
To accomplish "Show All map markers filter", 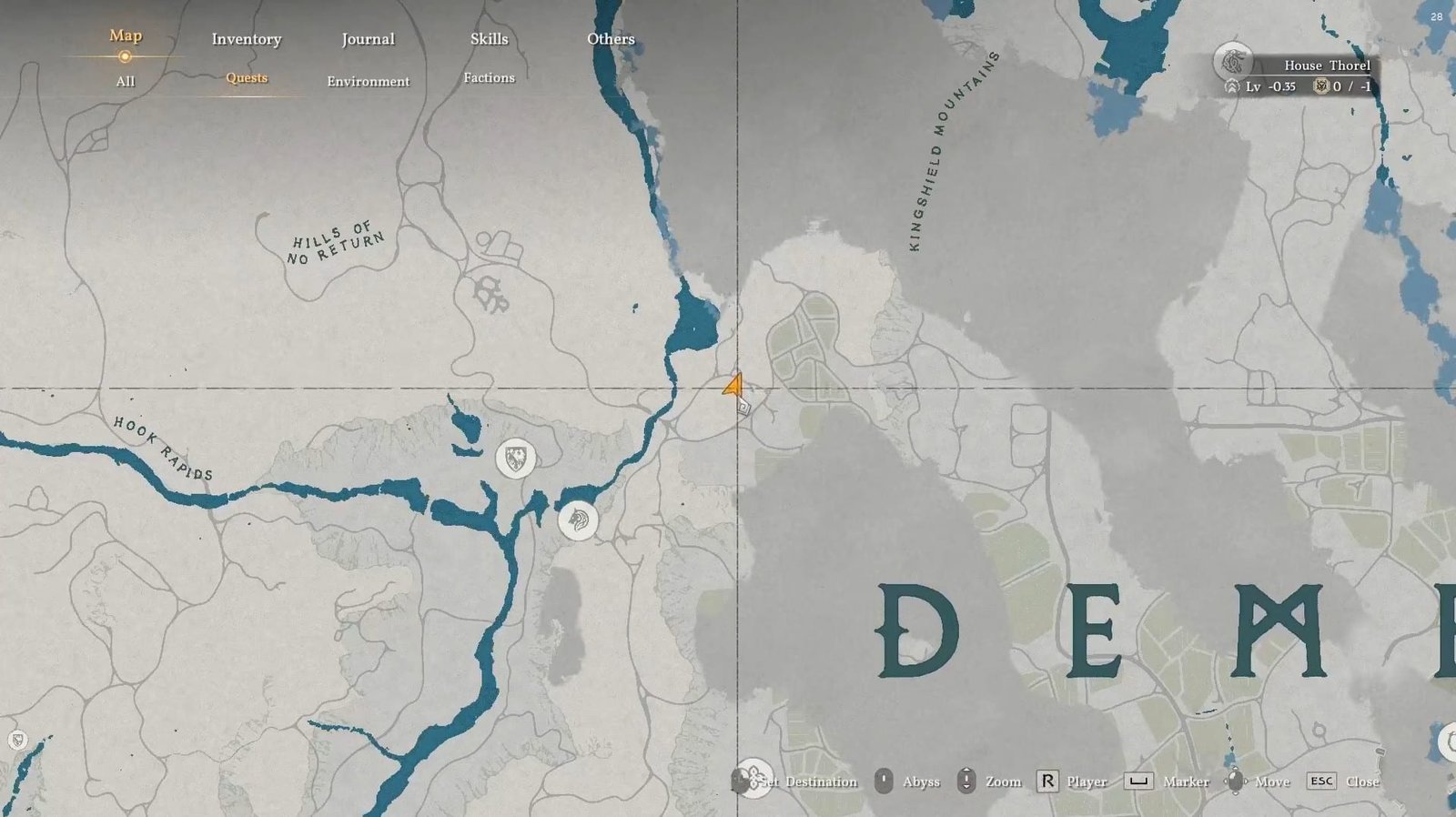I will tap(126, 82).
